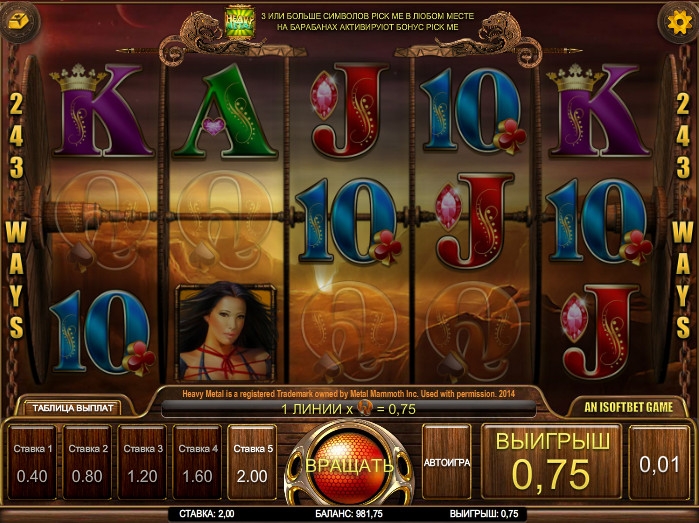Click the top-left corner menu icon

21,19
